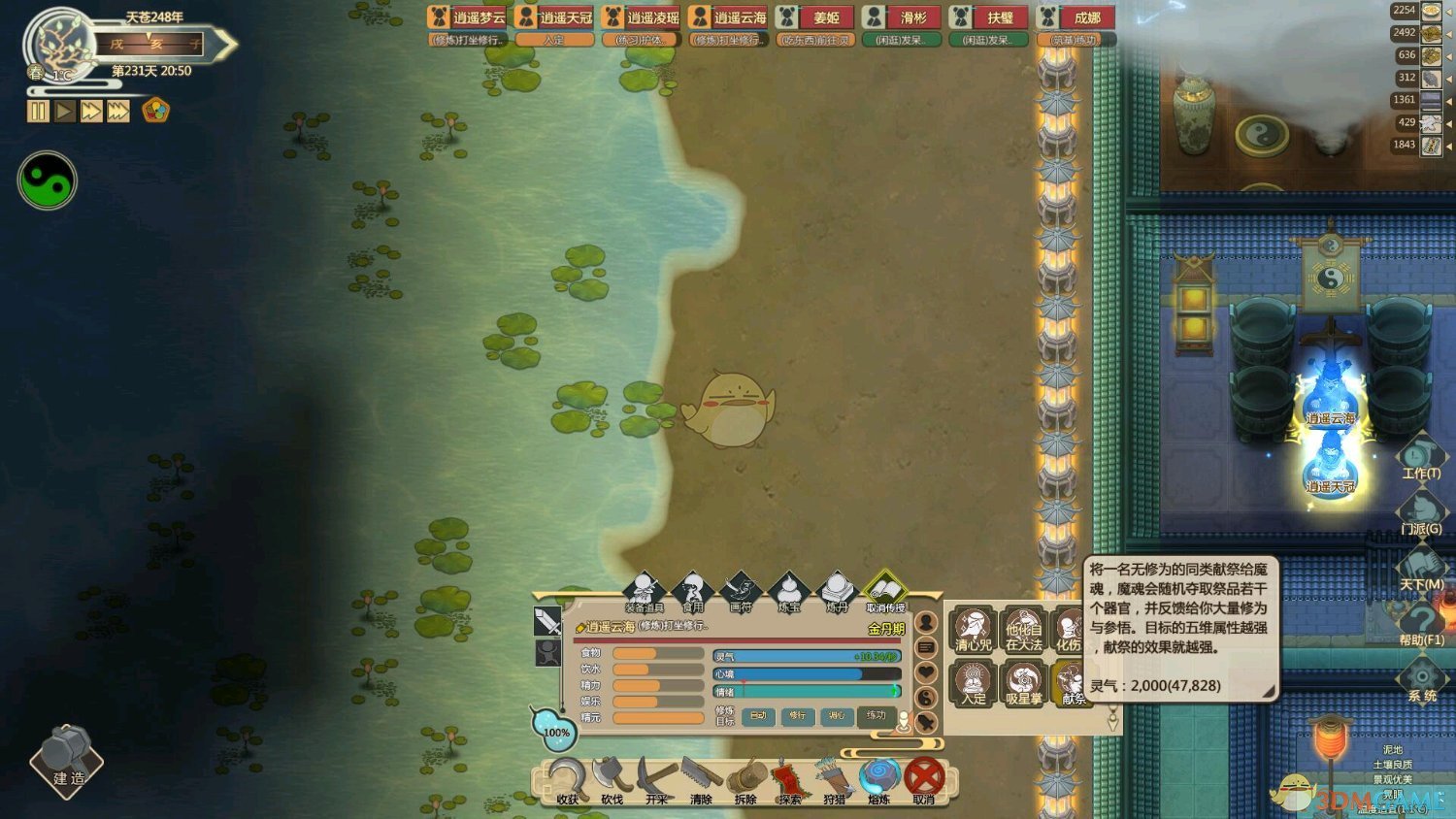Set cultivation goal to 练功

coord(876,716)
